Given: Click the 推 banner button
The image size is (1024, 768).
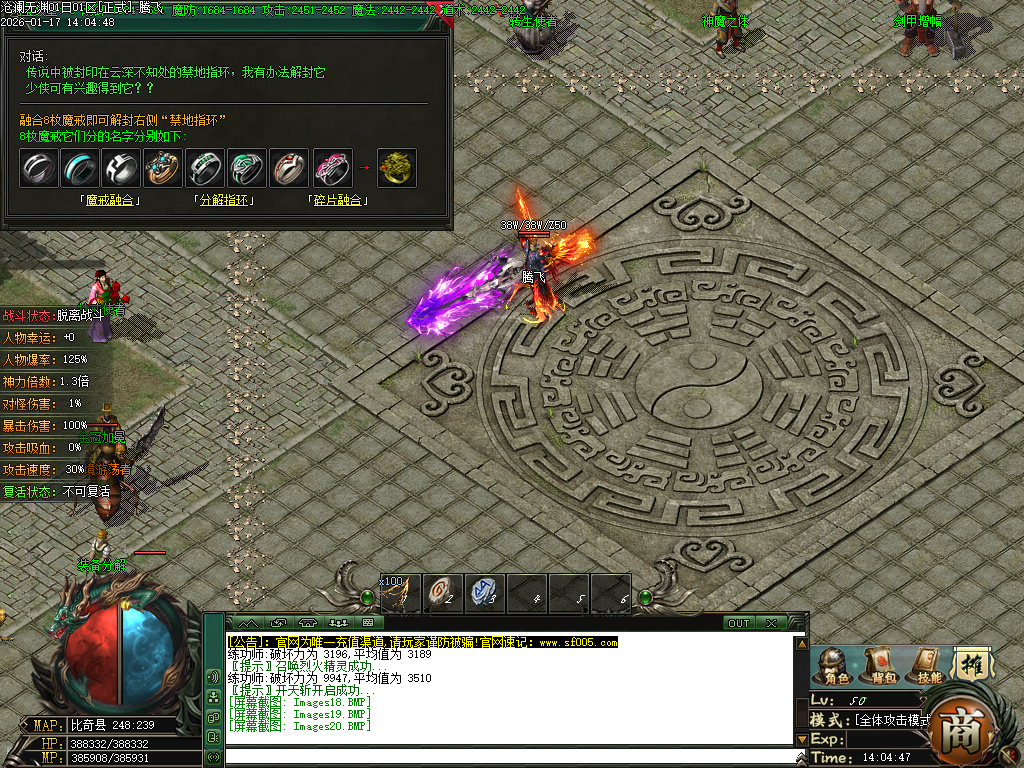Looking at the screenshot, I should pyautogui.click(x=970, y=664).
